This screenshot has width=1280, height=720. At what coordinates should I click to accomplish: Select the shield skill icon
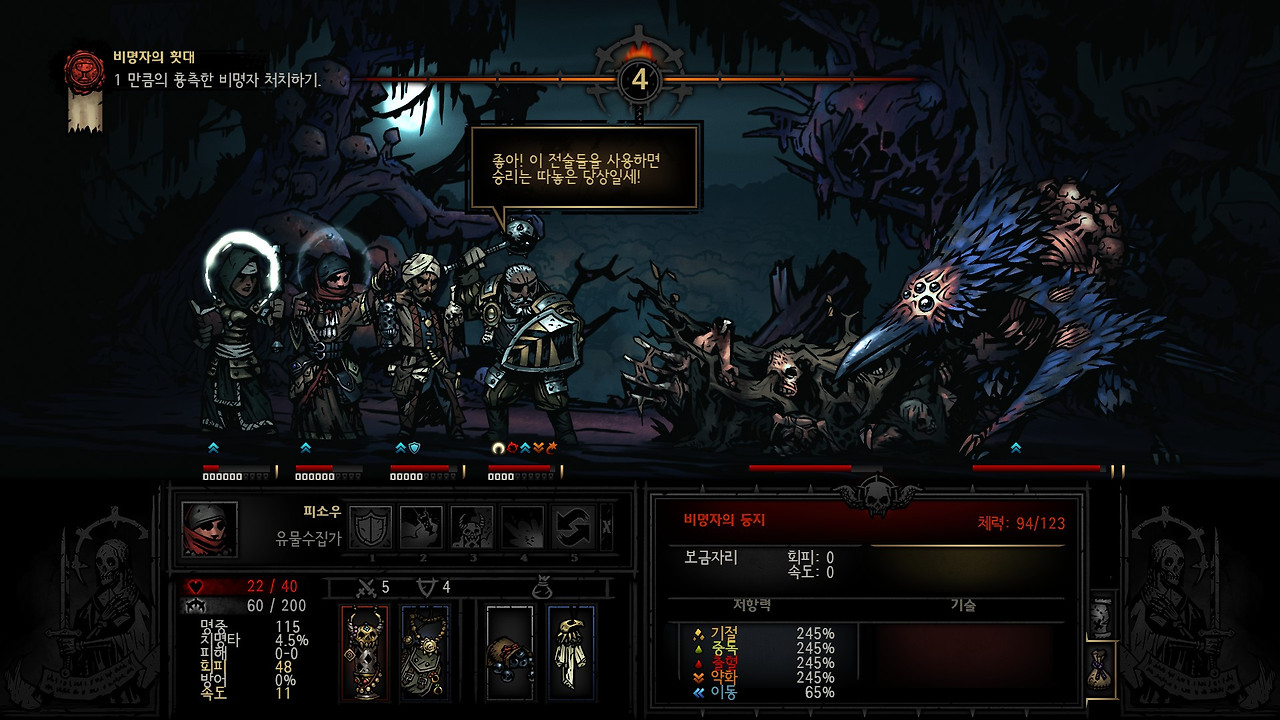[372, 526]
